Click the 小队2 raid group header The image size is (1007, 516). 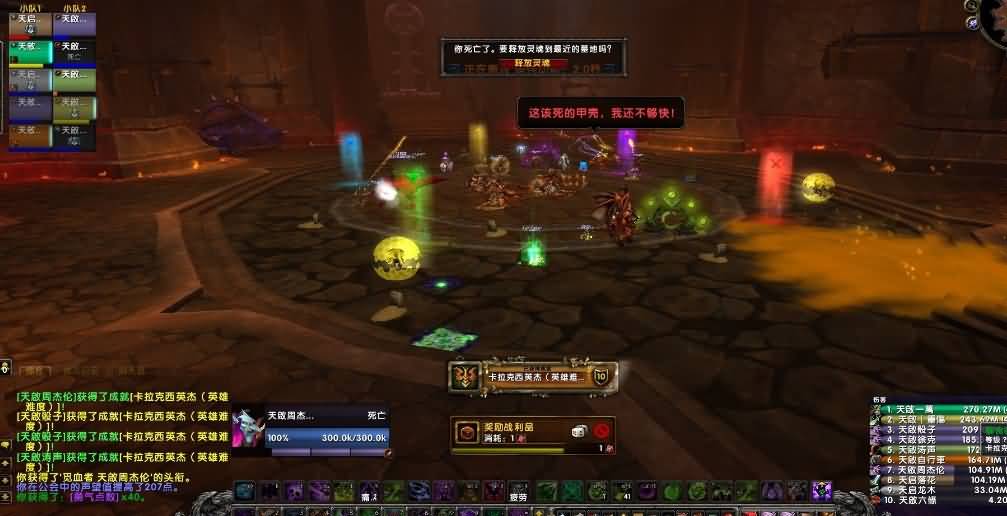point(74,8)
